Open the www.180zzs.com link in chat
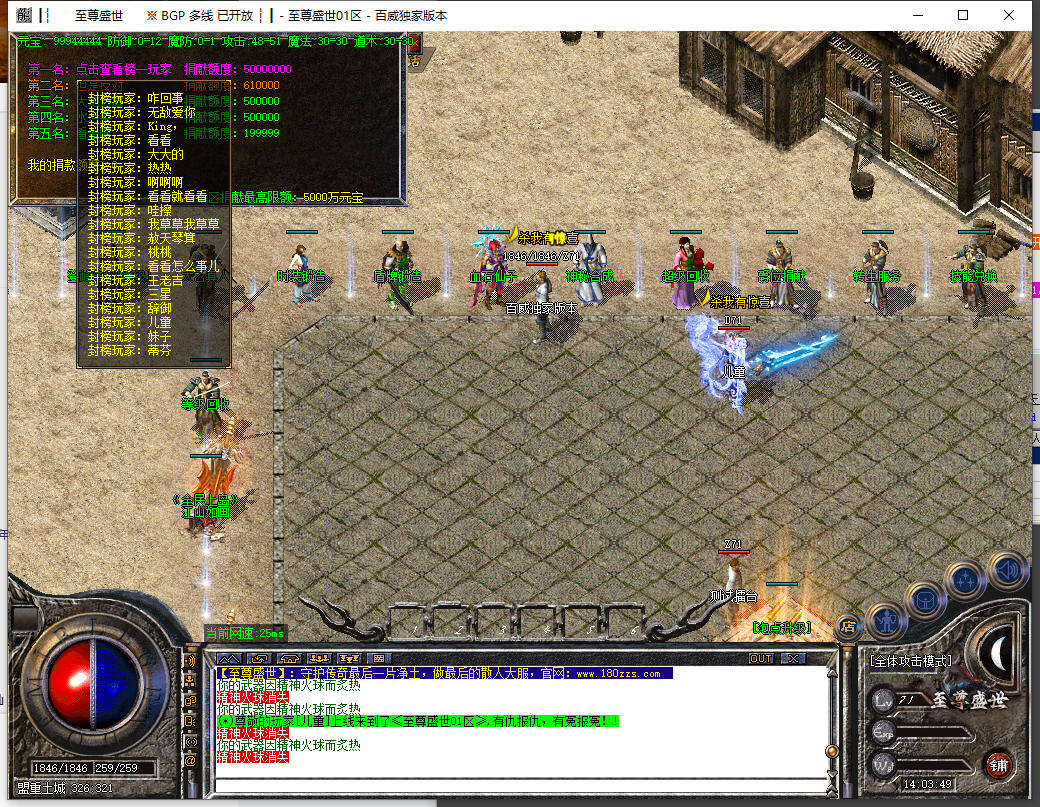Image resolution: width=1040 pixels, height=807 pixels. [617, 674]
